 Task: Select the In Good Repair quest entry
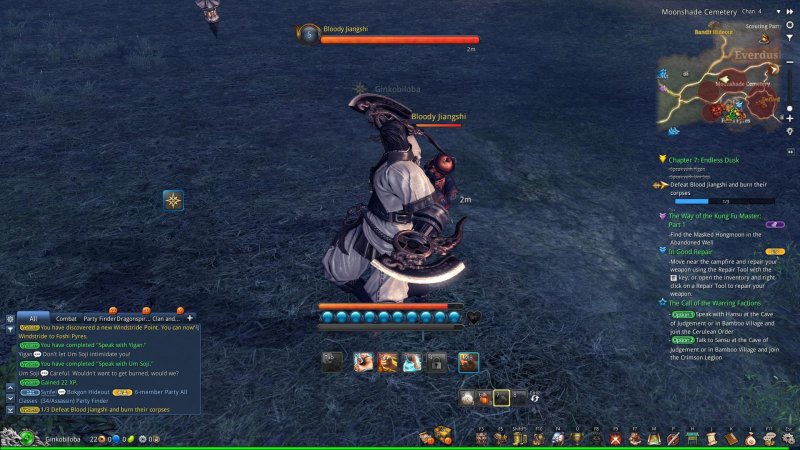pyautogui.click(x=699, y=252)
